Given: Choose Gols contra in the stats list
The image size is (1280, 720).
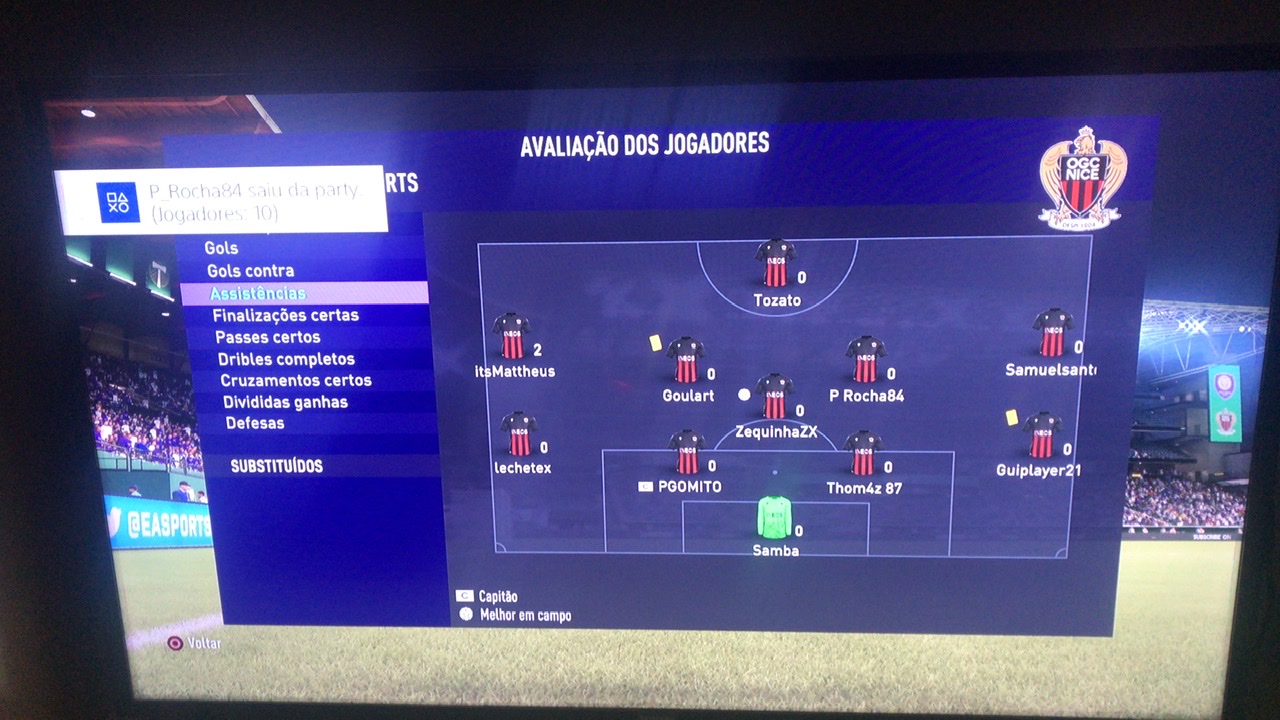Looking at the screenshot, I should [251, 271].
